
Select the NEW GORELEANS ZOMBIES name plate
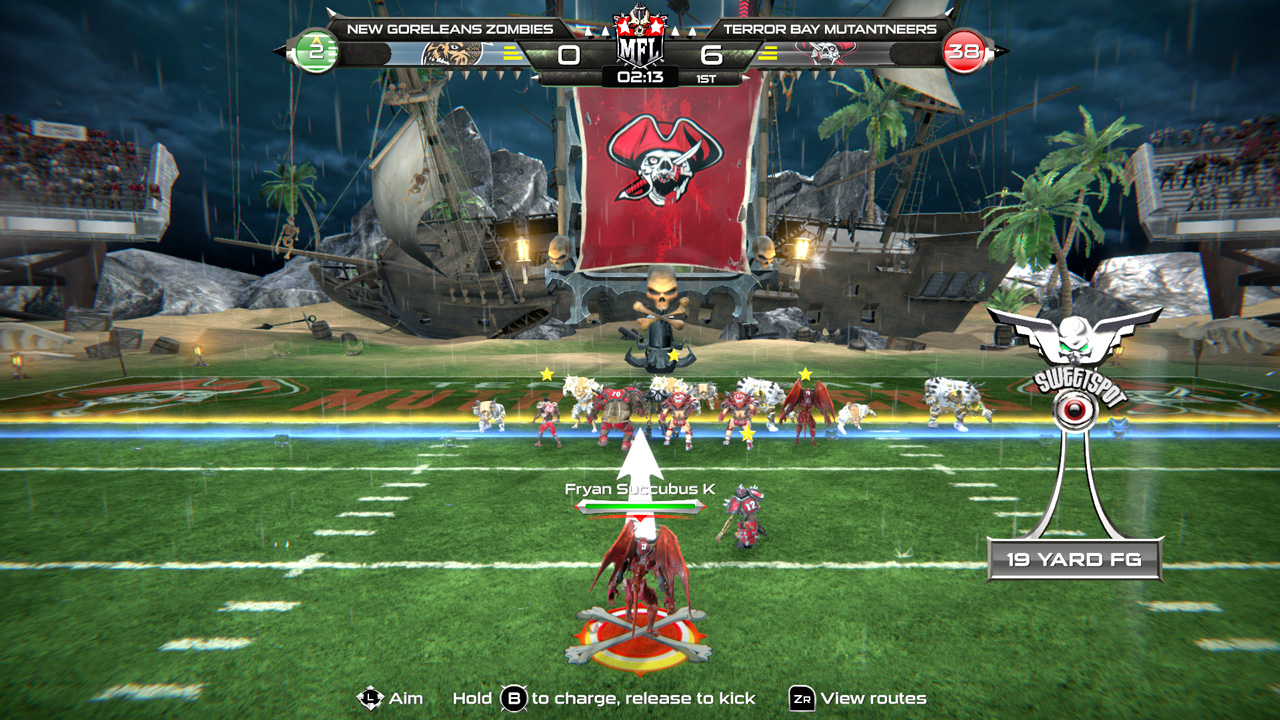(452, 29)
